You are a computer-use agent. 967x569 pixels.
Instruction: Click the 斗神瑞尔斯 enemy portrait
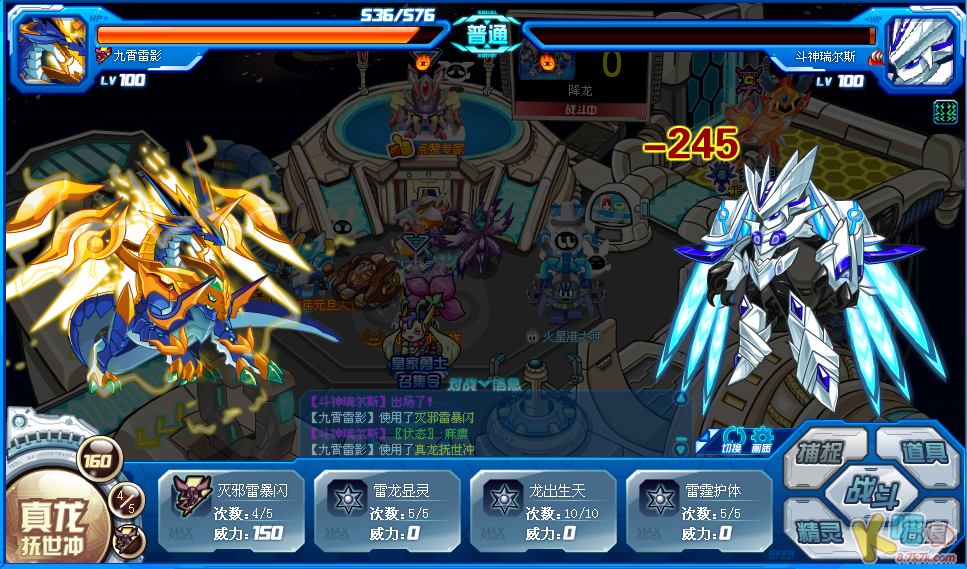click(x=916, y=47)
